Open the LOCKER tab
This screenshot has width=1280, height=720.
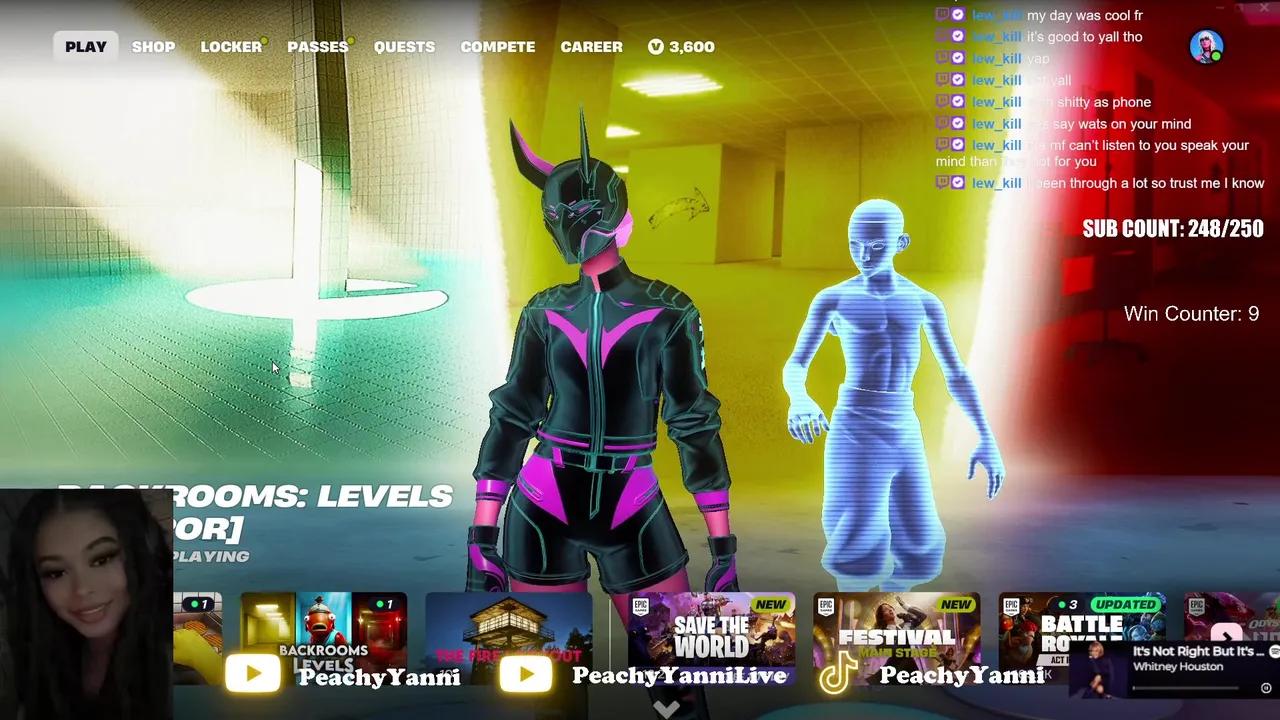coord(230,46)
